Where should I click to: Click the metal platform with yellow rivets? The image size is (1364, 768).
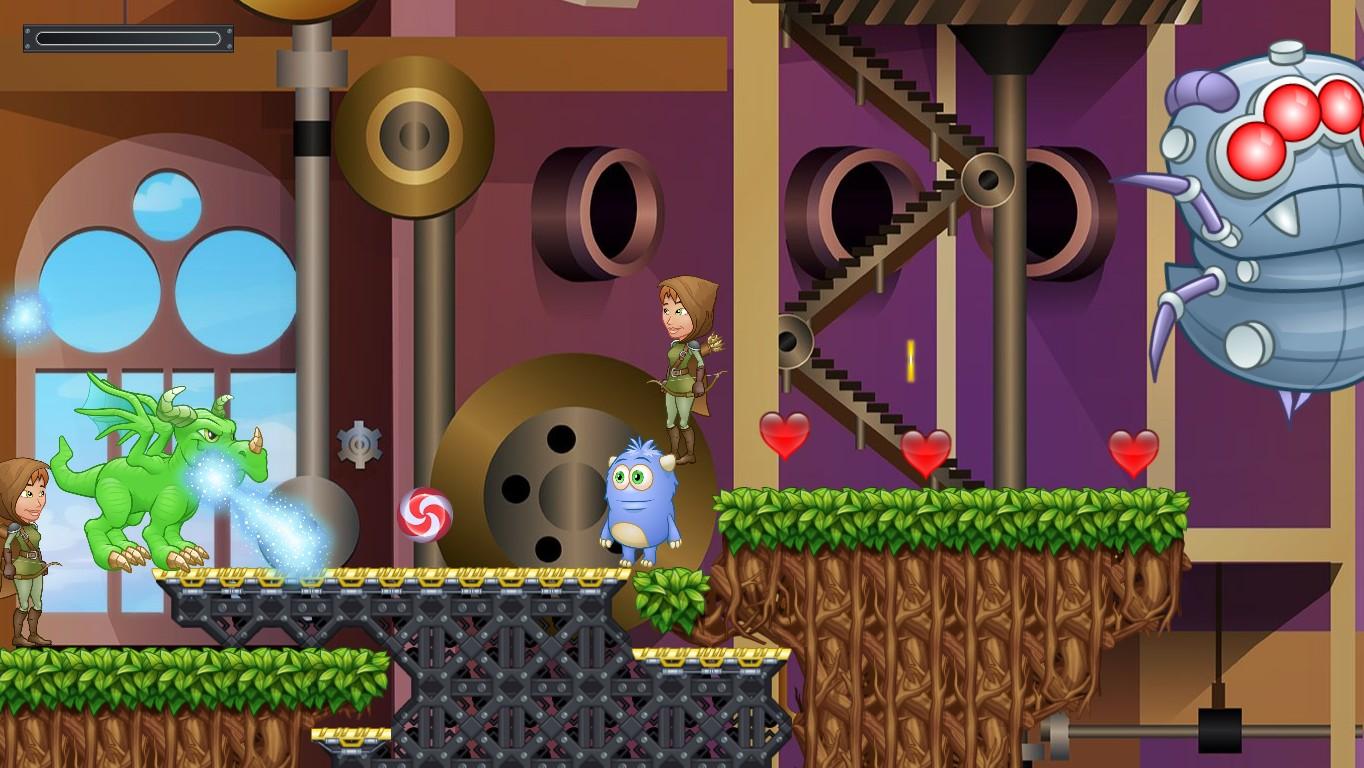click(x=400, y=577)
